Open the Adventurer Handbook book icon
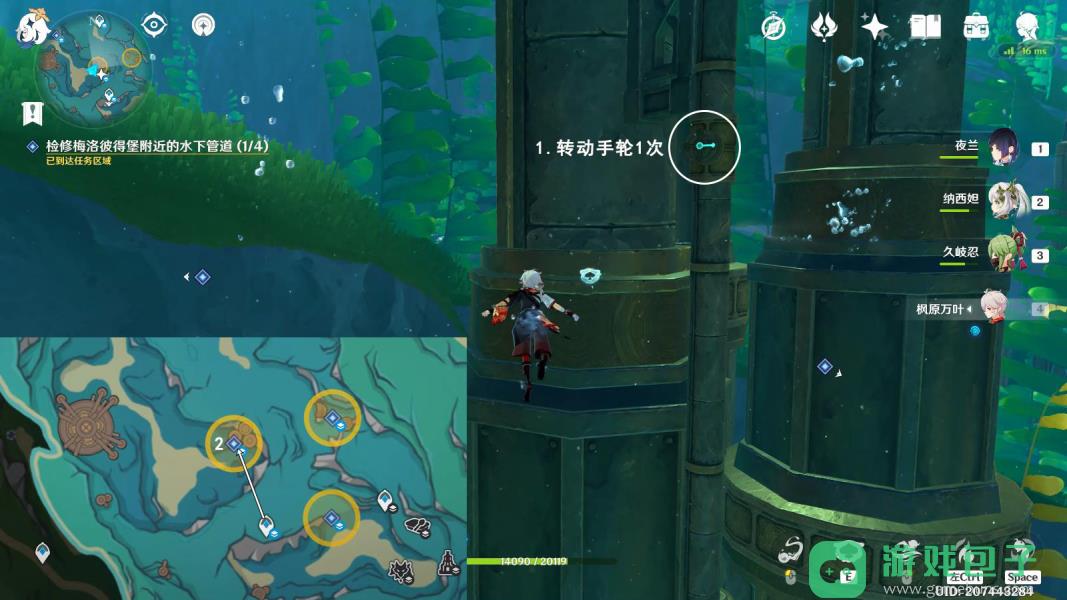Viewport: 1067px width, 600px height. pyautogui.click(x=925, y=27)
